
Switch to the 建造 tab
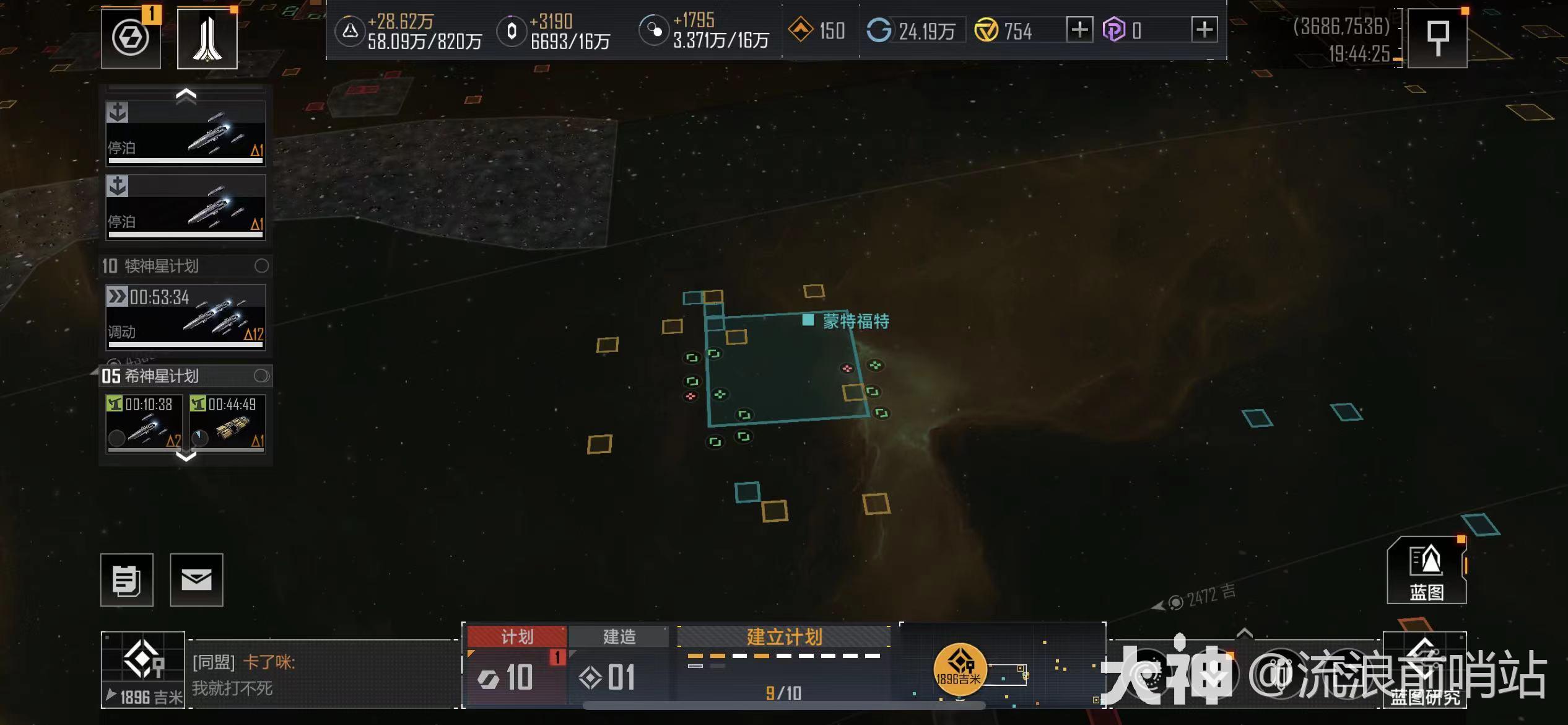tap(619, 636)
